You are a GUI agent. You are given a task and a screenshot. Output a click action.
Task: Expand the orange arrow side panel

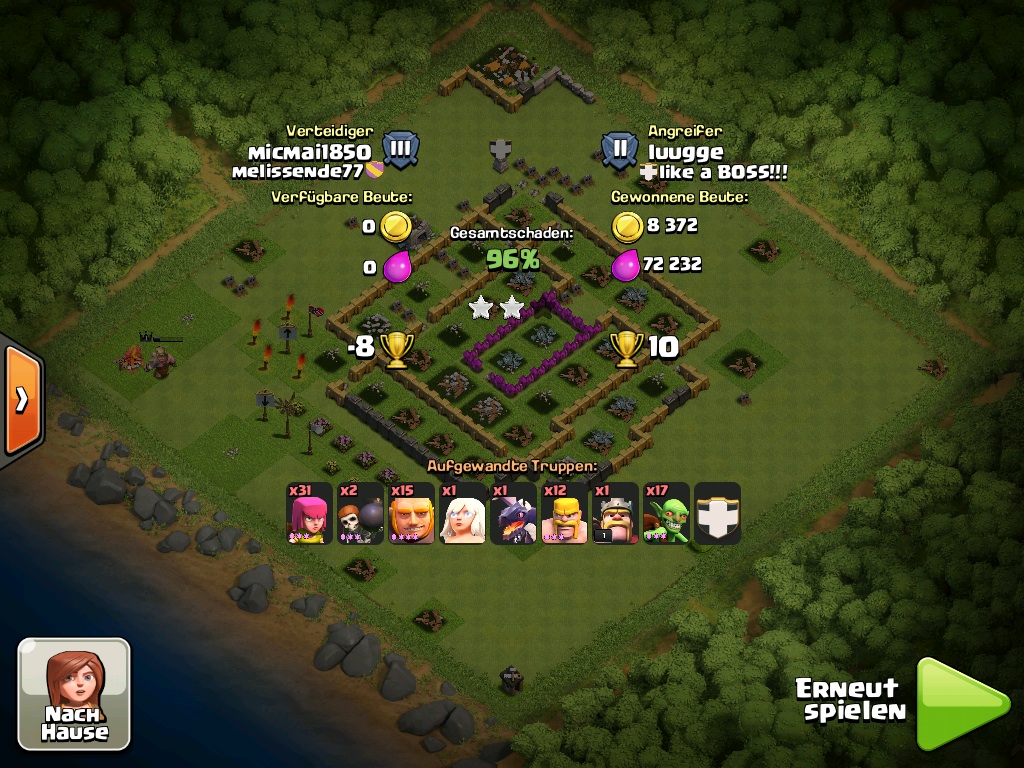point(21,399)
